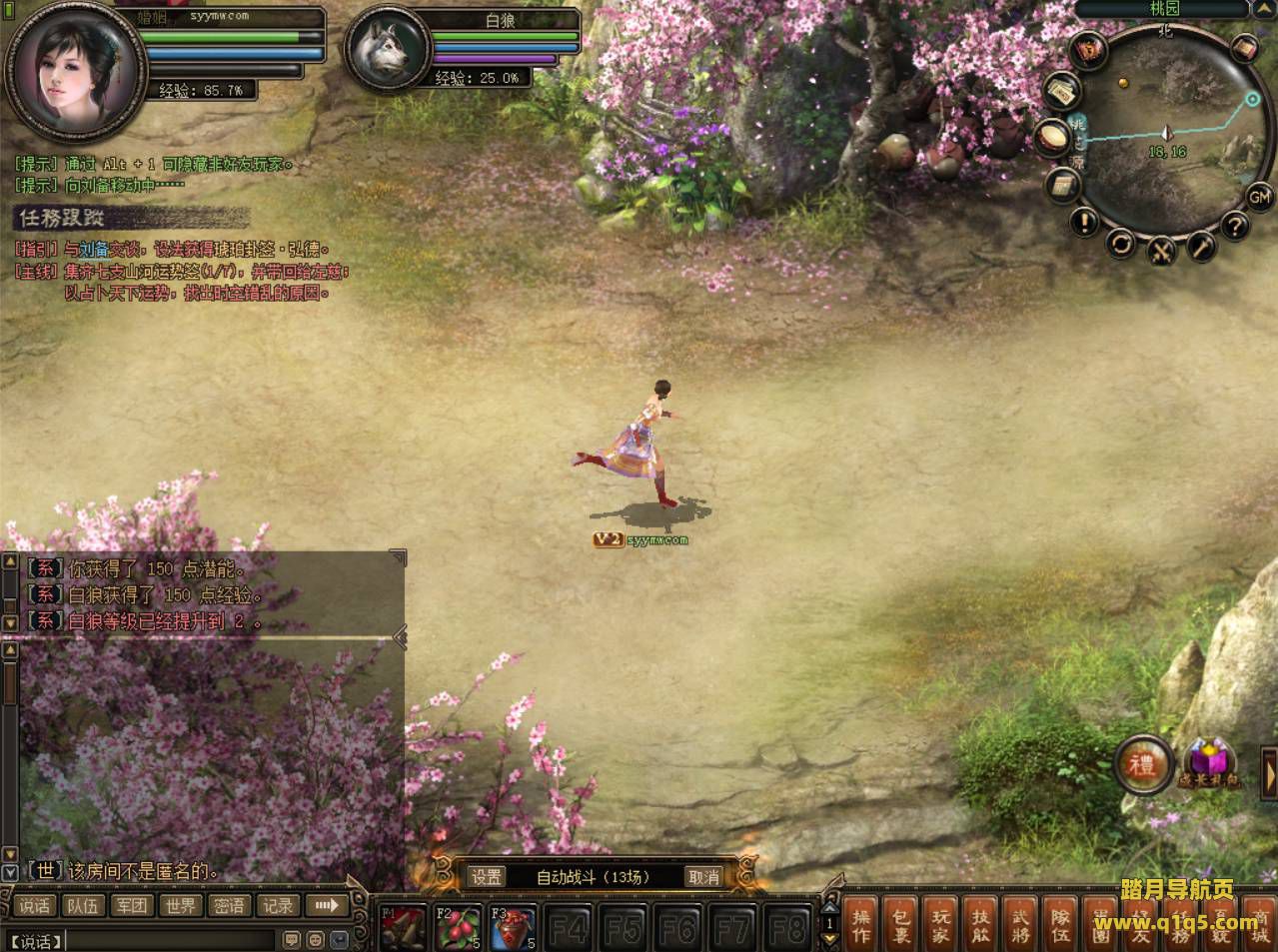This screenshot has width=1278, height=952.
Task: Open the 设置 auto-battle settings
Action: coord(487,877)
